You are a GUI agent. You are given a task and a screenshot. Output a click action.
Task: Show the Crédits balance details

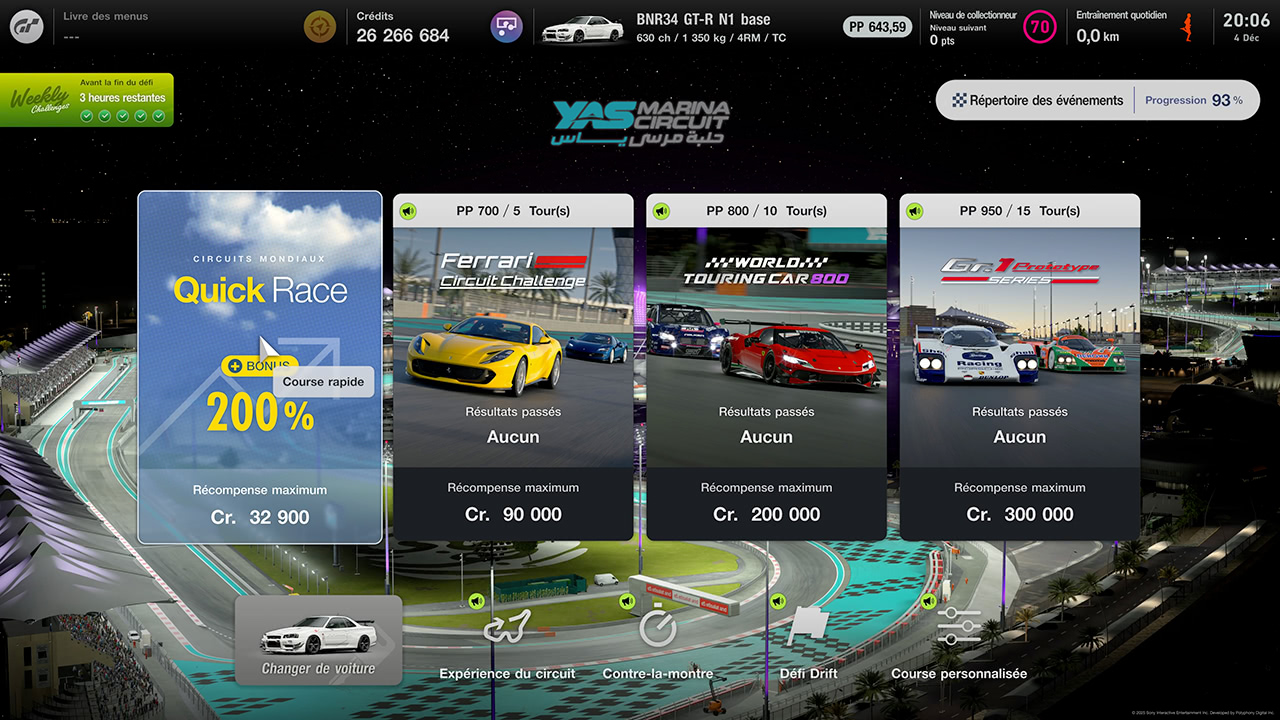402,27
